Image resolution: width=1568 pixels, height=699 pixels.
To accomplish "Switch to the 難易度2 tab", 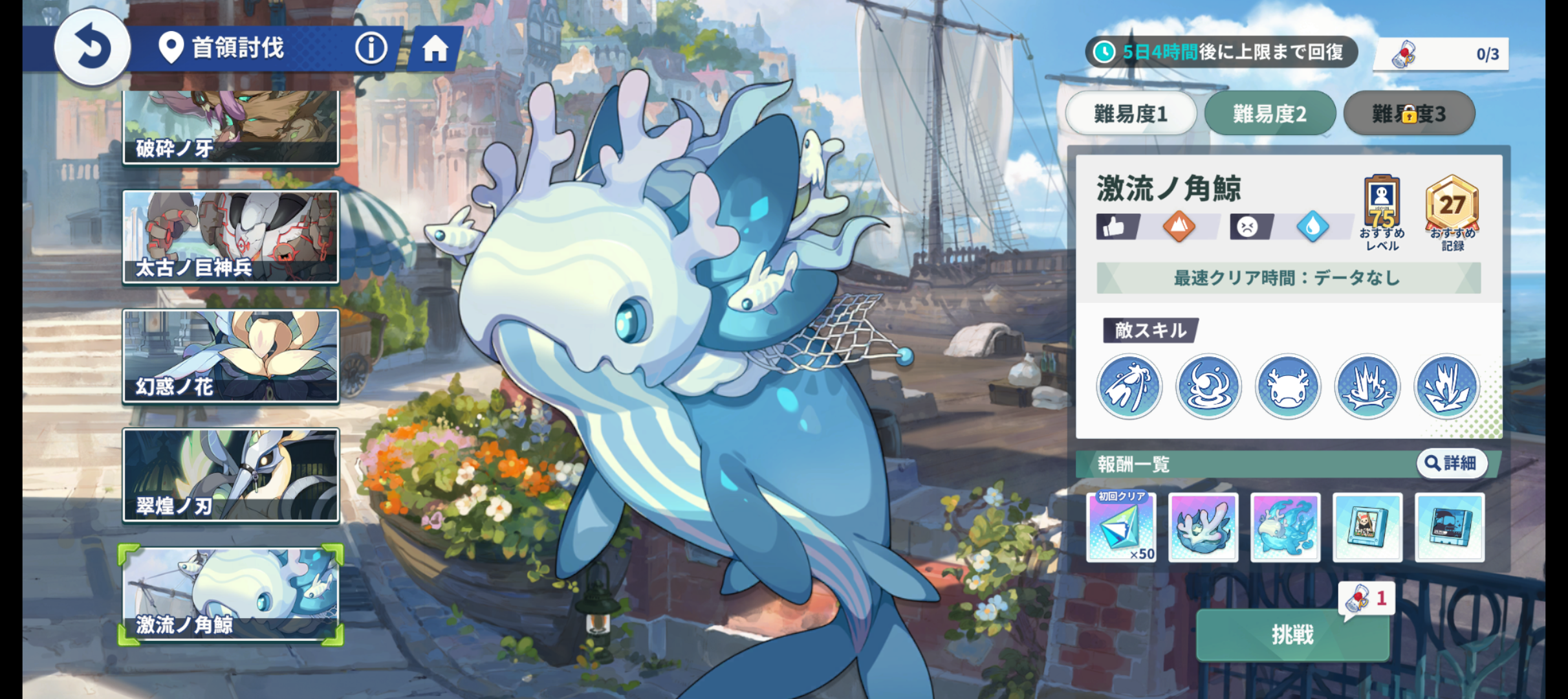I will [x=1269, y=114].
